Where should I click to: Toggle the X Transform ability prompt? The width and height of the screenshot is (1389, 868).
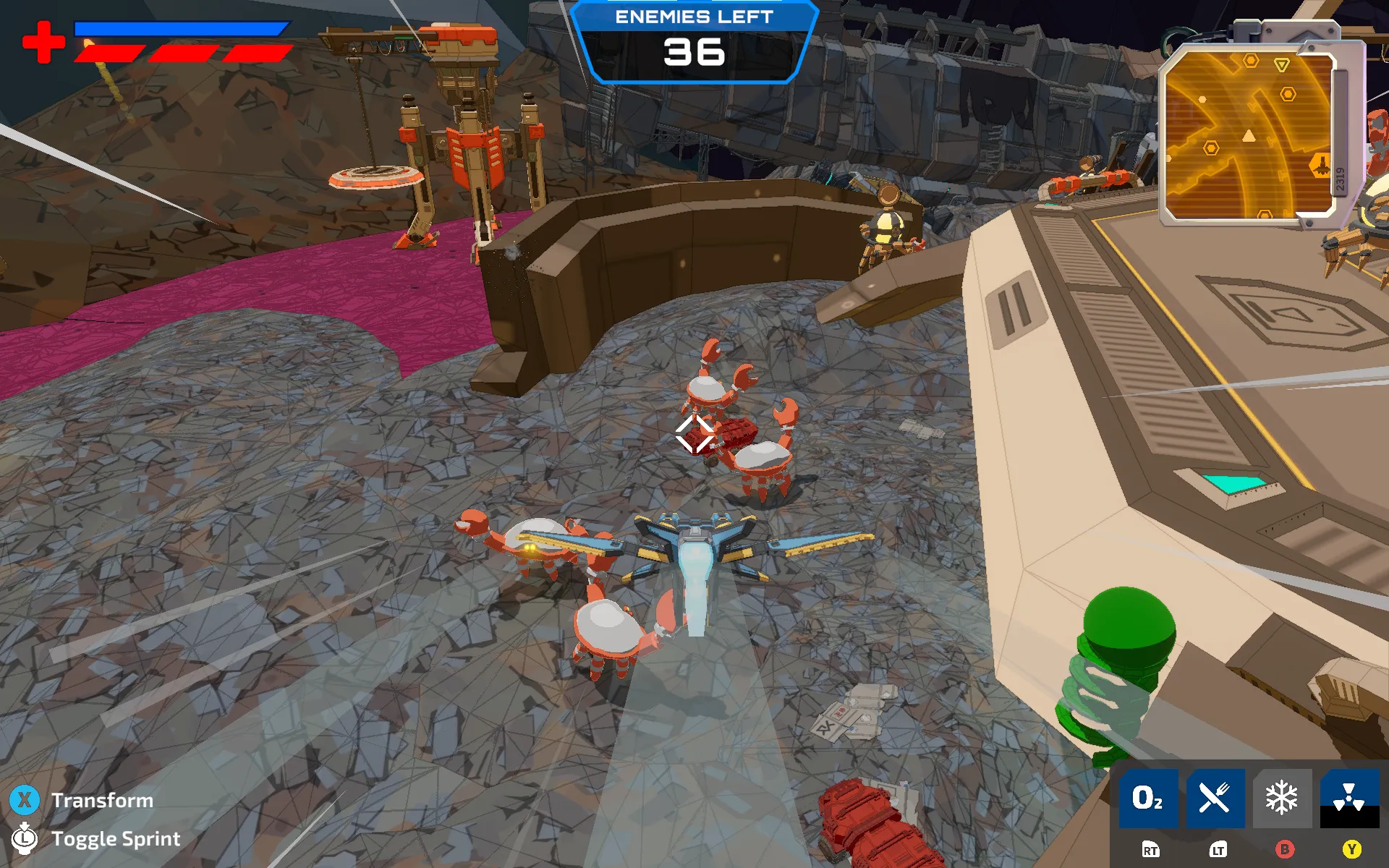click(x=26, y=800)
